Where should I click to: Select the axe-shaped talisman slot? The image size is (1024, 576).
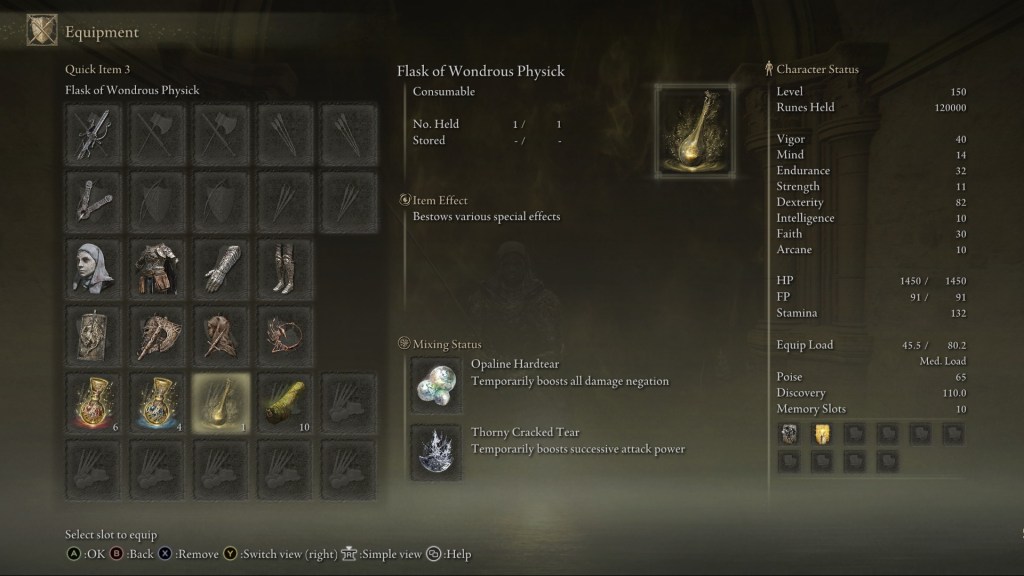[157, 332]
